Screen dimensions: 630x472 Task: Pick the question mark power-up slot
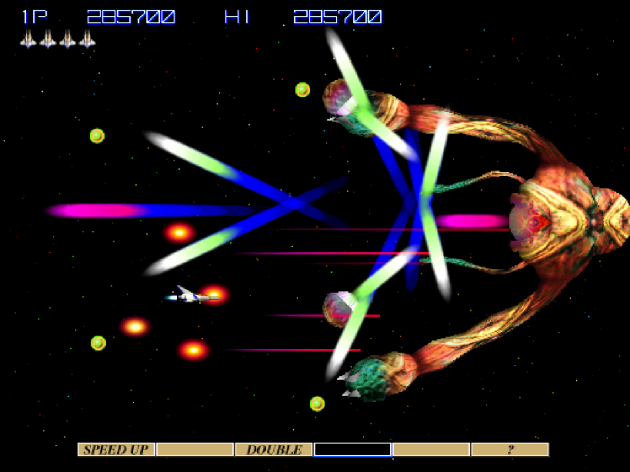[x=510, y=450]
